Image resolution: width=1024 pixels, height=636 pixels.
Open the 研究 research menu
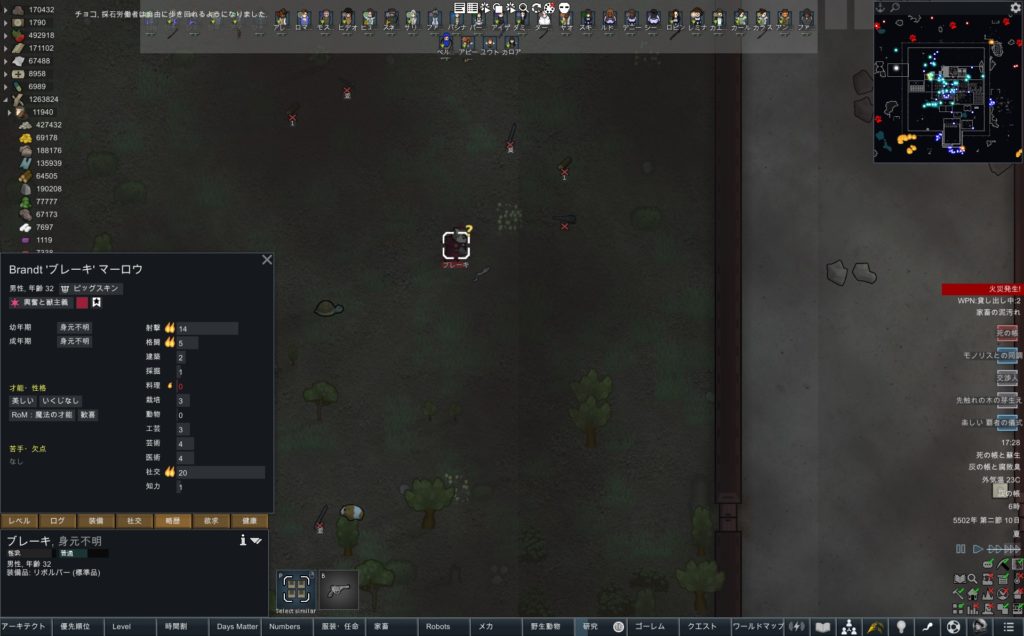(x=589, y=627)
